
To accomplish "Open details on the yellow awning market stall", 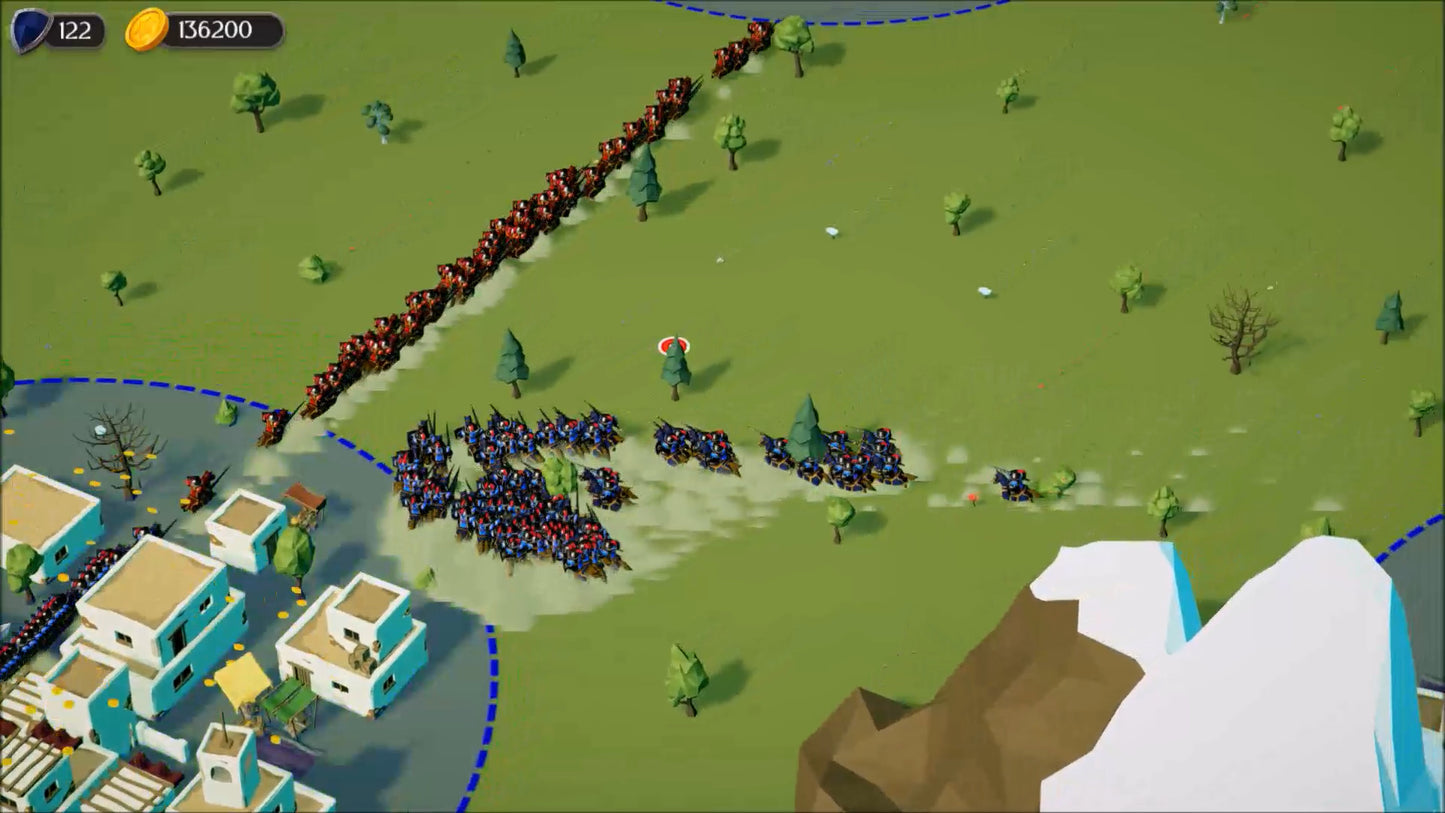I will coord(238,680).
